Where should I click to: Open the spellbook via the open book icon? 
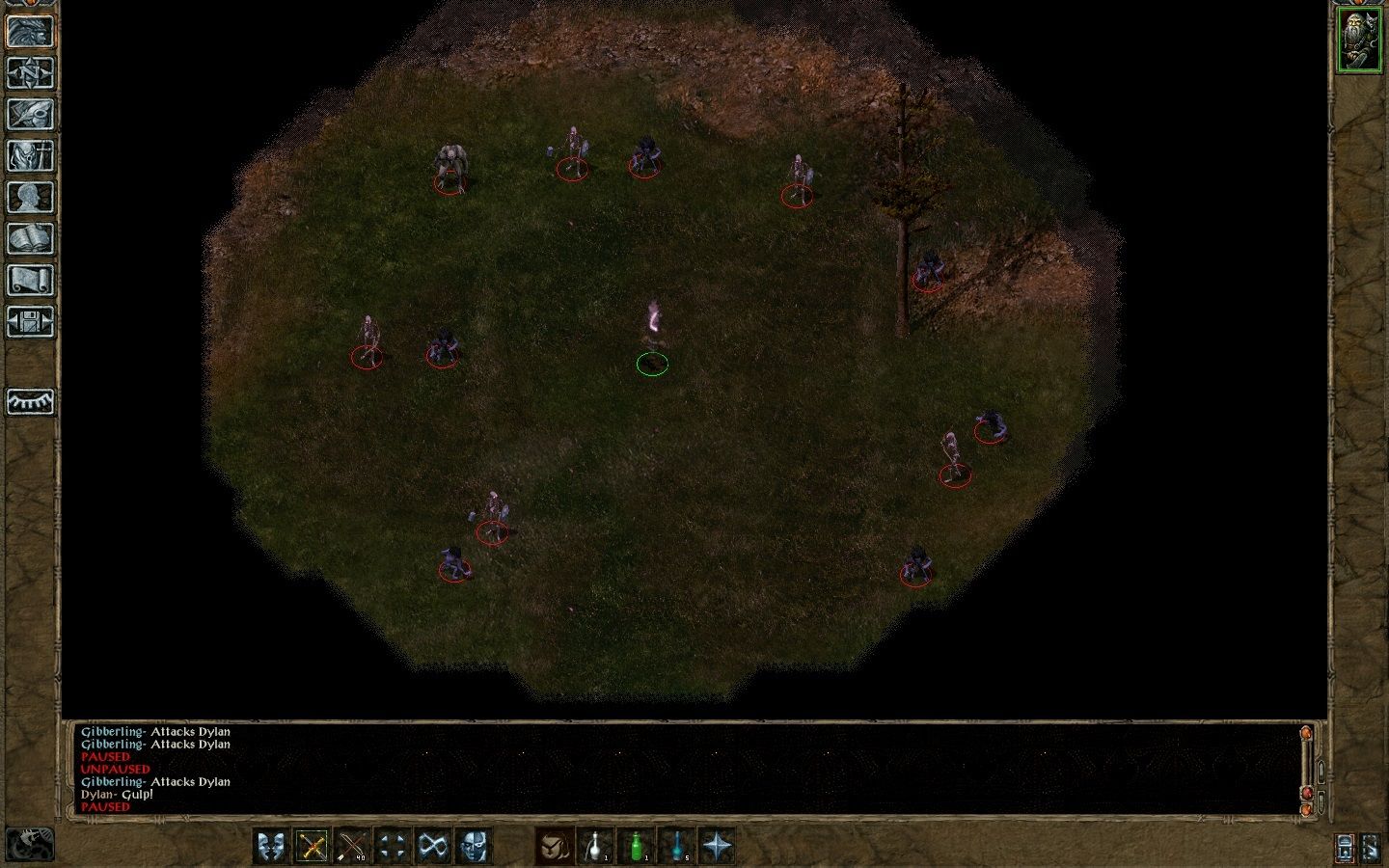(x=32, y=237)
